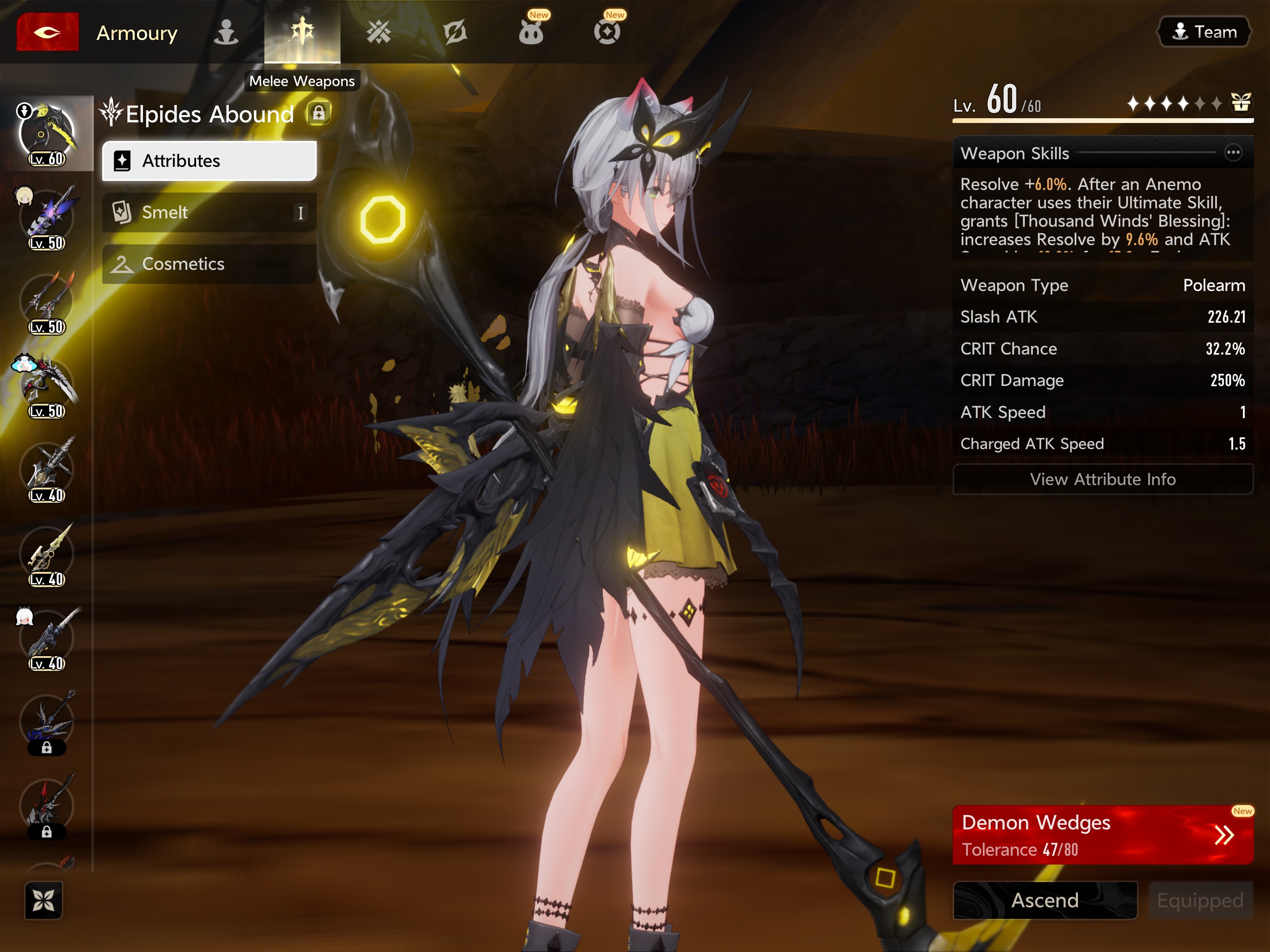Switch to the pet-face tab marked New
This screenshot has height=952, width=1270.
coord(531,32)
